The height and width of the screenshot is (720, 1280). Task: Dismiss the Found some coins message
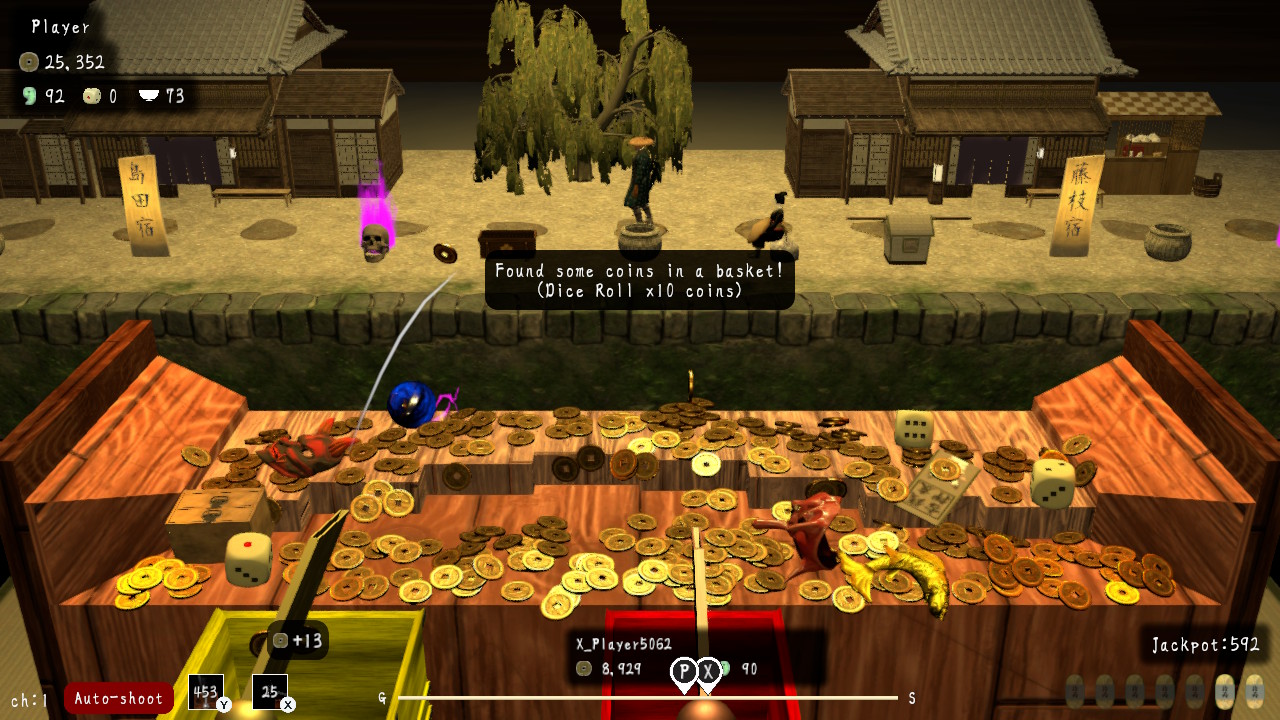pos(638,281)
